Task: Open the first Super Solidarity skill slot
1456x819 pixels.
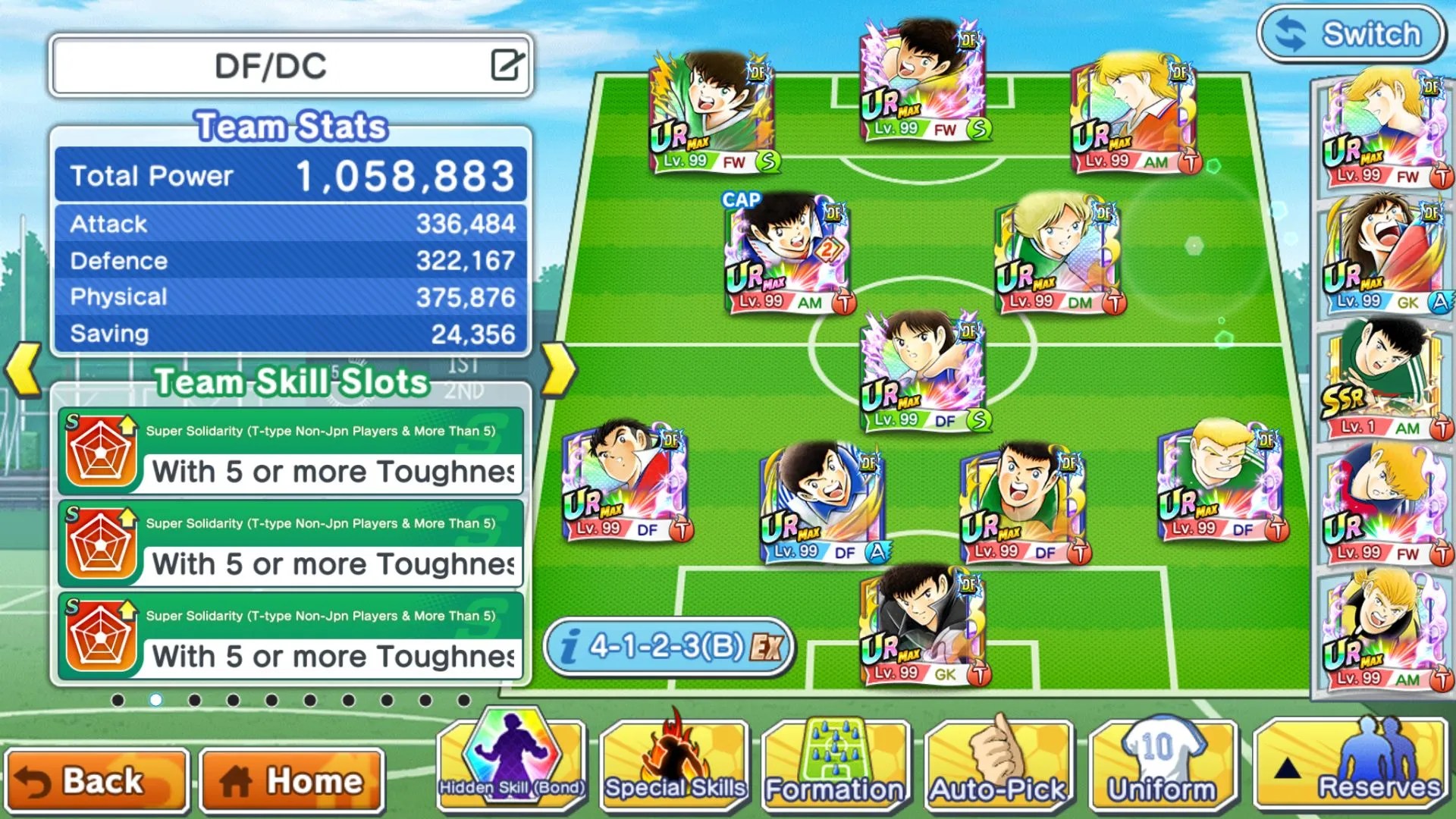Action: coord(291,452)
